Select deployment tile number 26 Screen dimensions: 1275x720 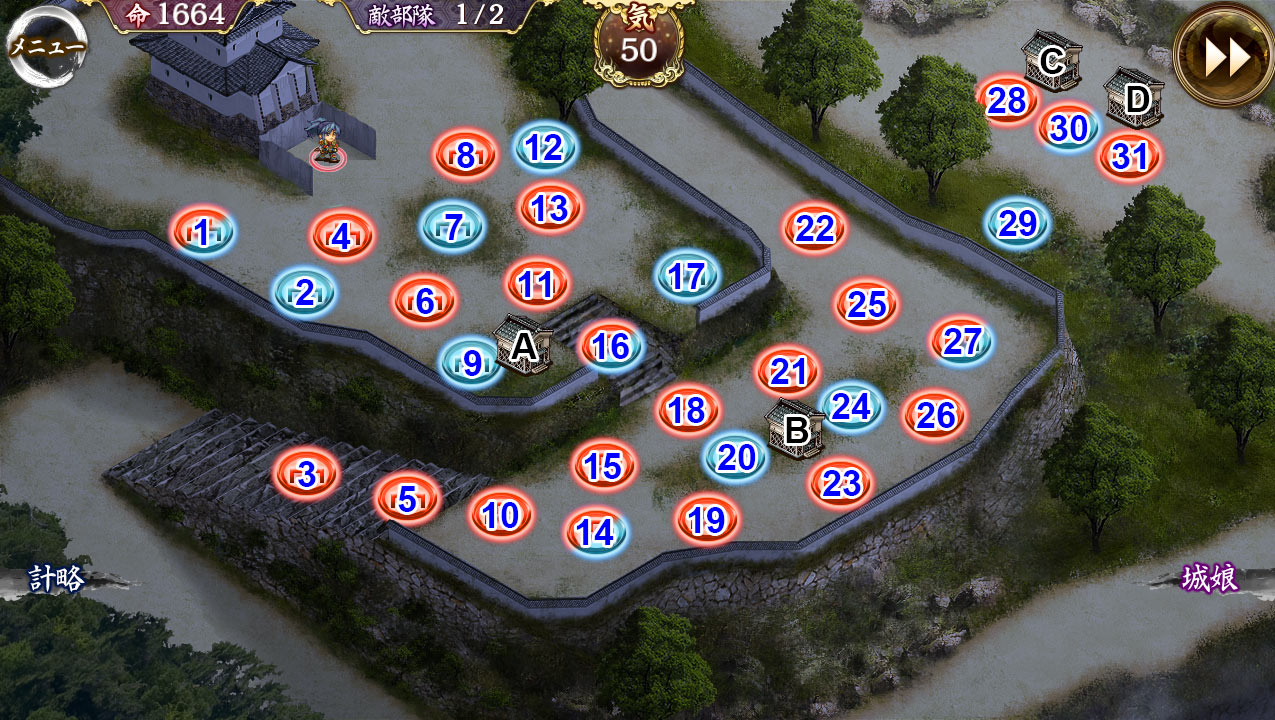coord(935,415)
